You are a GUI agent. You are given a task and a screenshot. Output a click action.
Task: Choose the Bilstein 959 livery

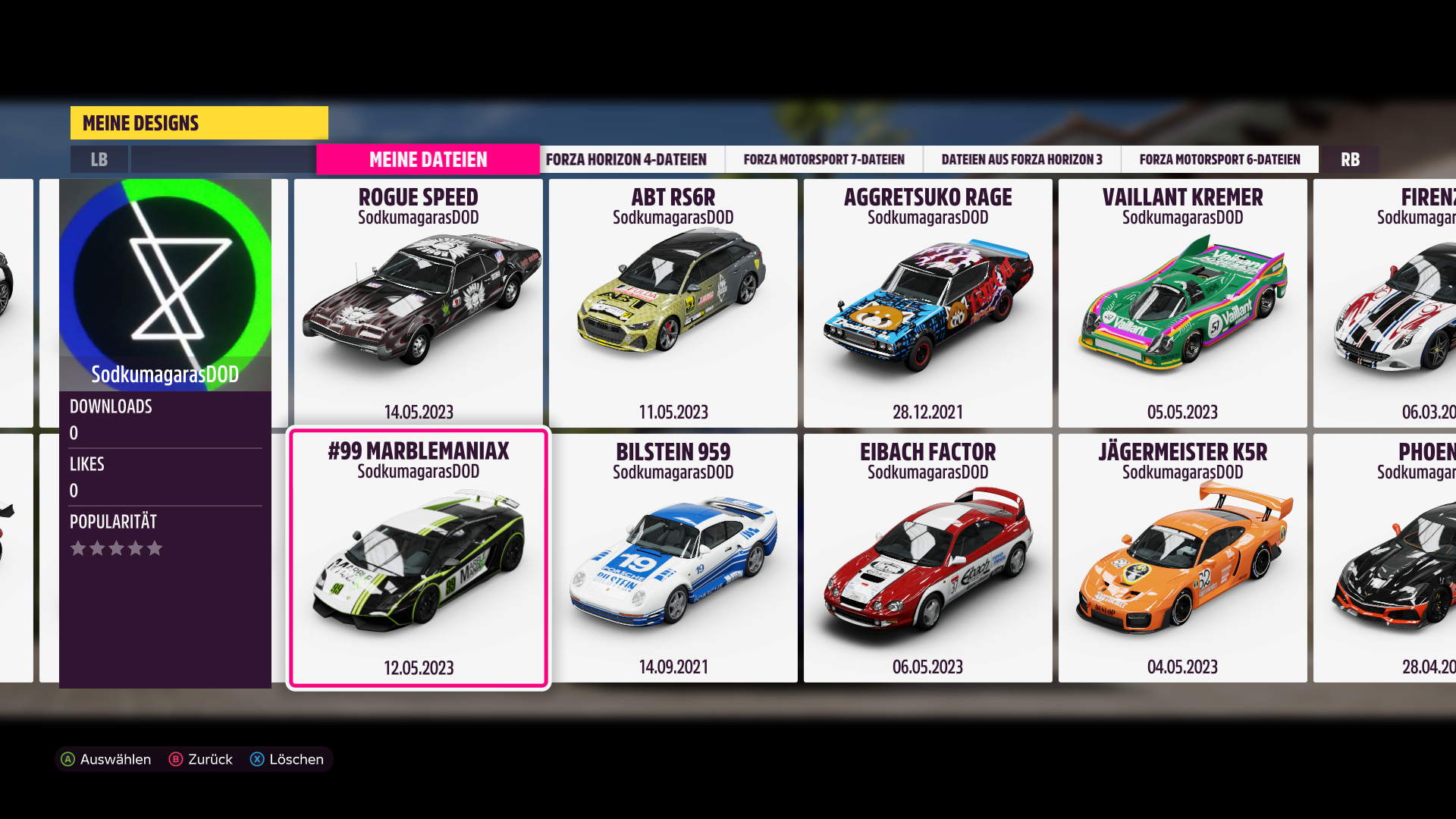(673, 558)
